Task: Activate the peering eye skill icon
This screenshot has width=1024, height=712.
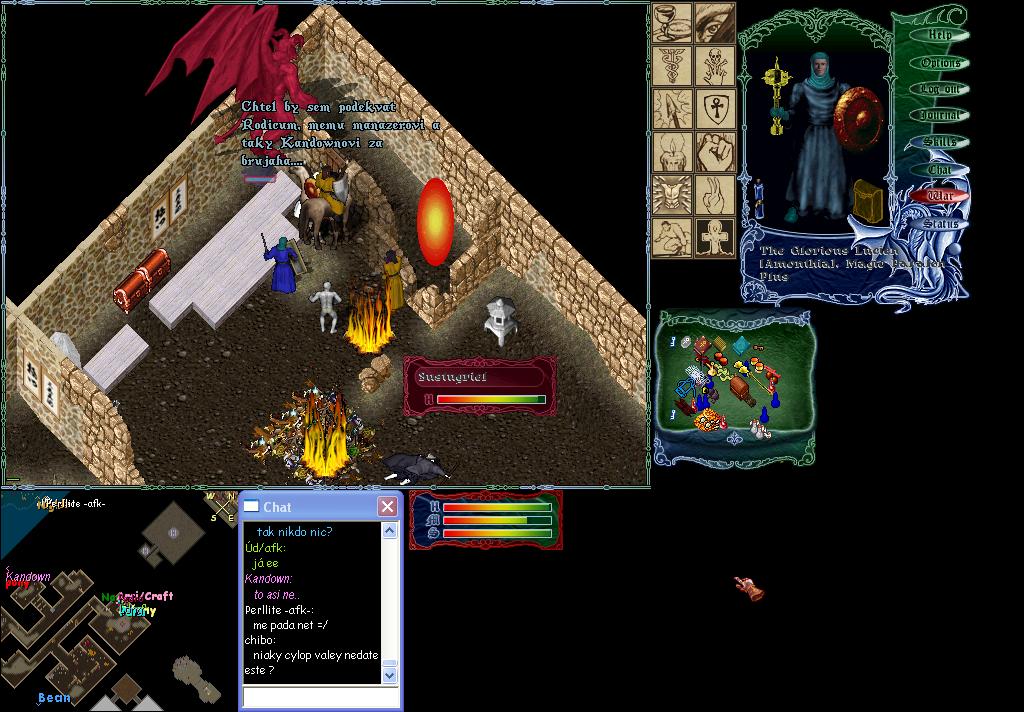Action: point(714,23)
